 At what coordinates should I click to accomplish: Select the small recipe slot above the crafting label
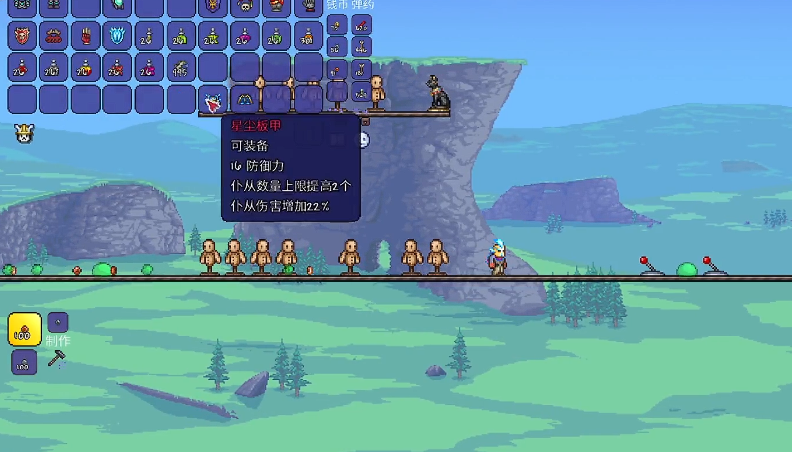[x=58, y=322]
